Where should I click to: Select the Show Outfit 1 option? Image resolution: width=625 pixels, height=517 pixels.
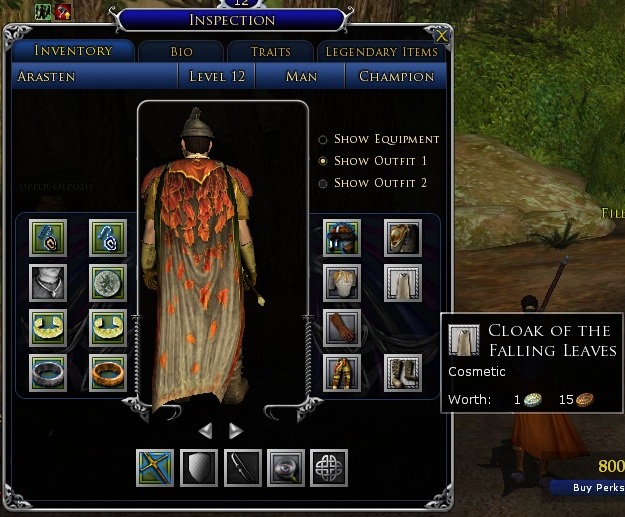point(323,161)
